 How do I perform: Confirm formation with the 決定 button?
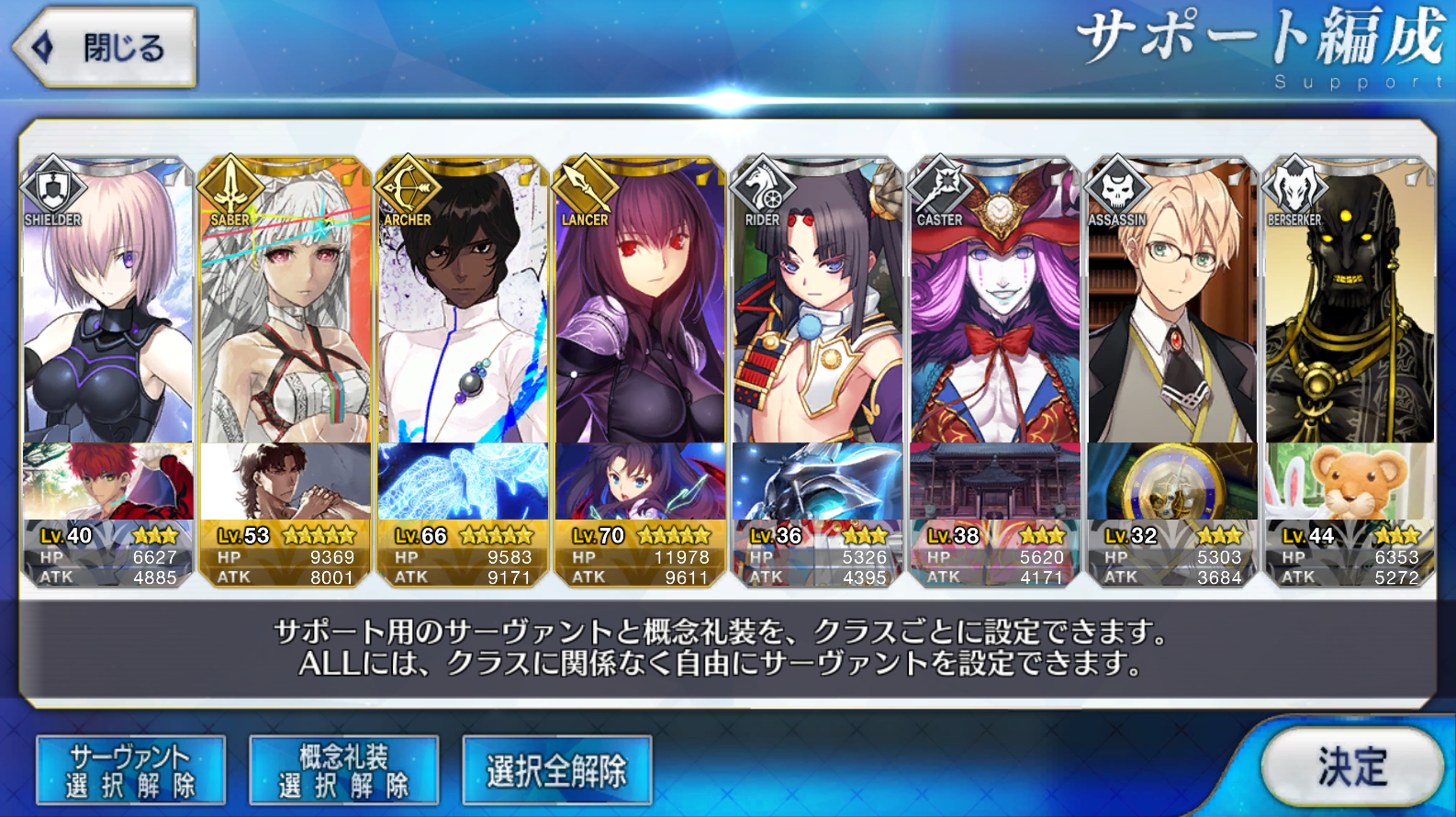pyautogui.click(x=1350, y=767)
